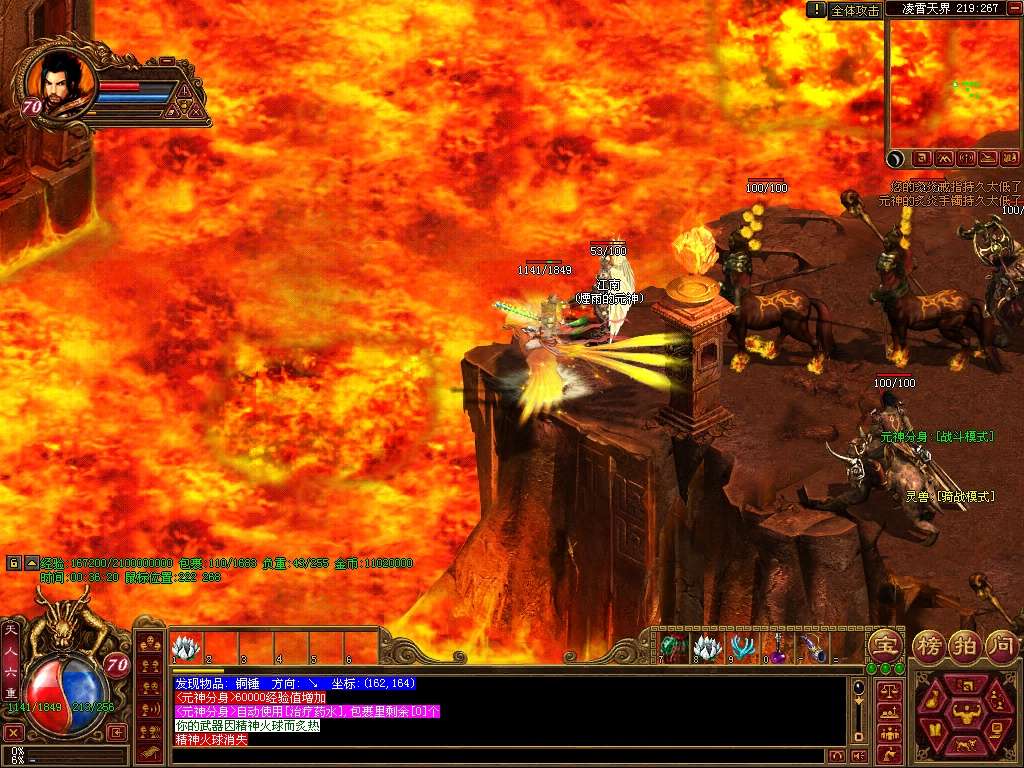Click the crescent moon icon under minimap
The width and height of the screenshot is (1024, 768).
coord(898,157)
